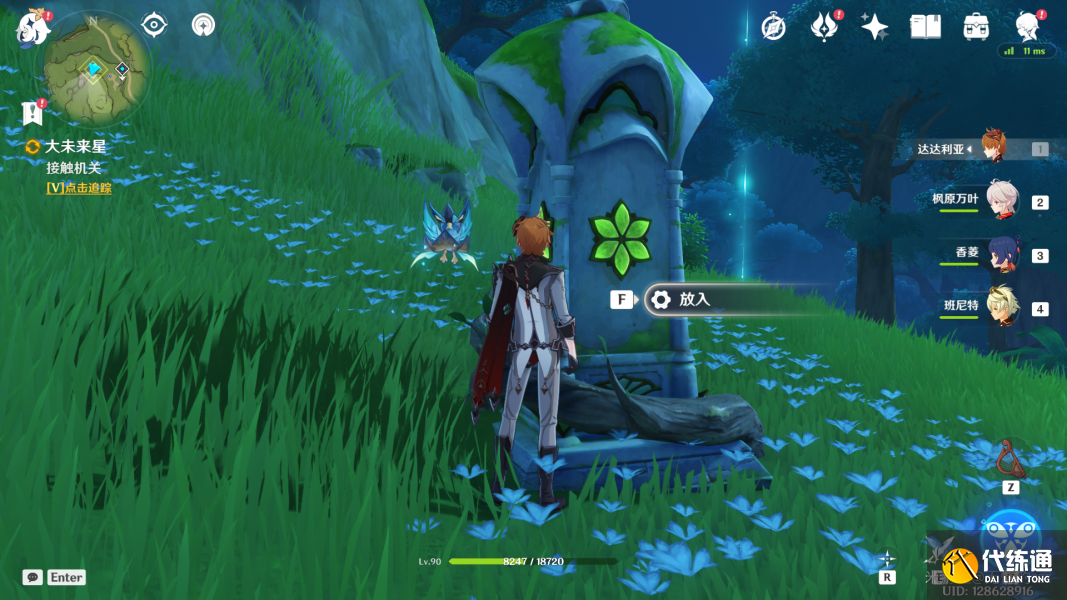
Task: Open the Paimon main menu
Action: [33, 27]
